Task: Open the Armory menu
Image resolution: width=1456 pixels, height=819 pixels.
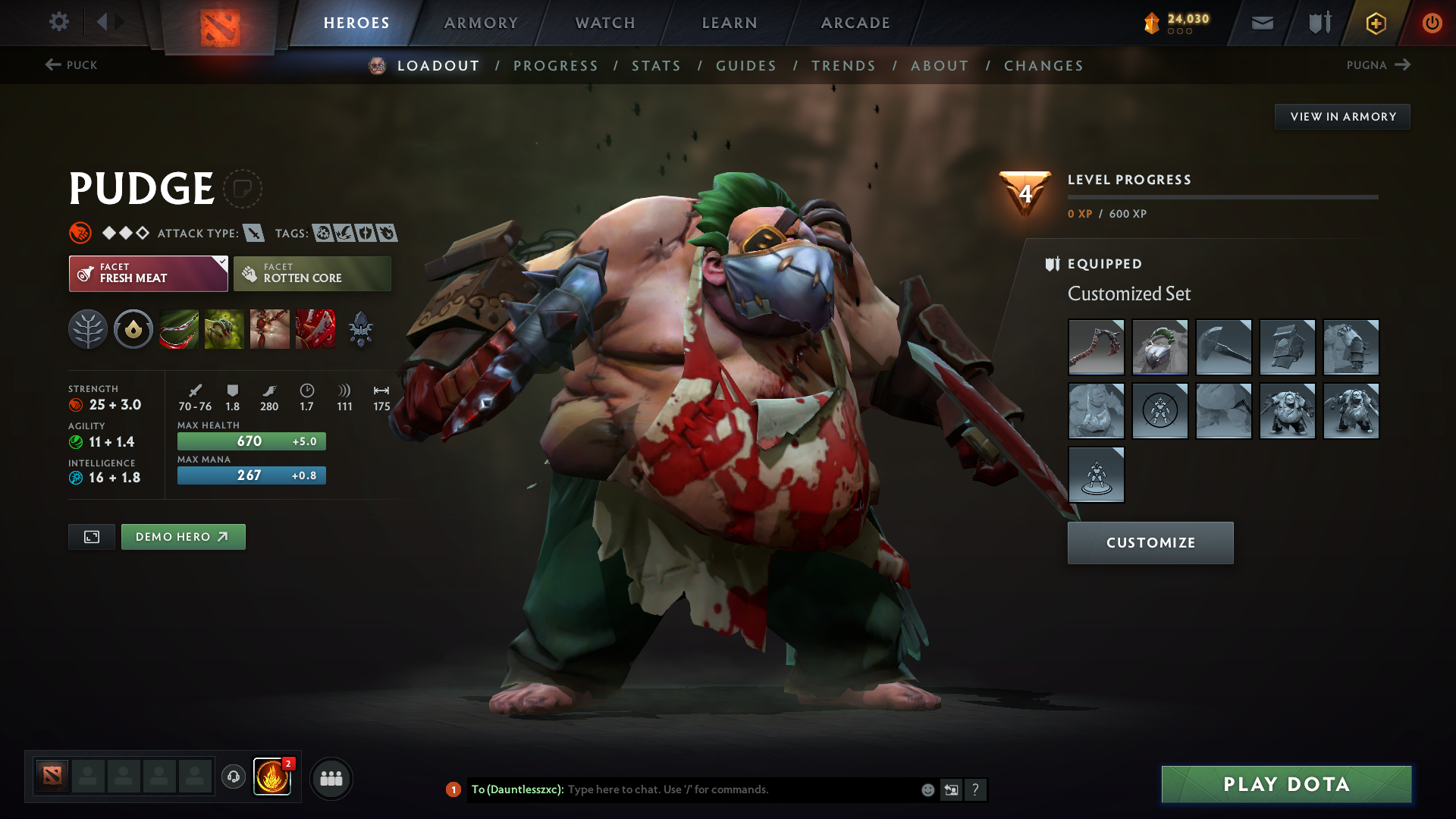Action: [480, 23]
